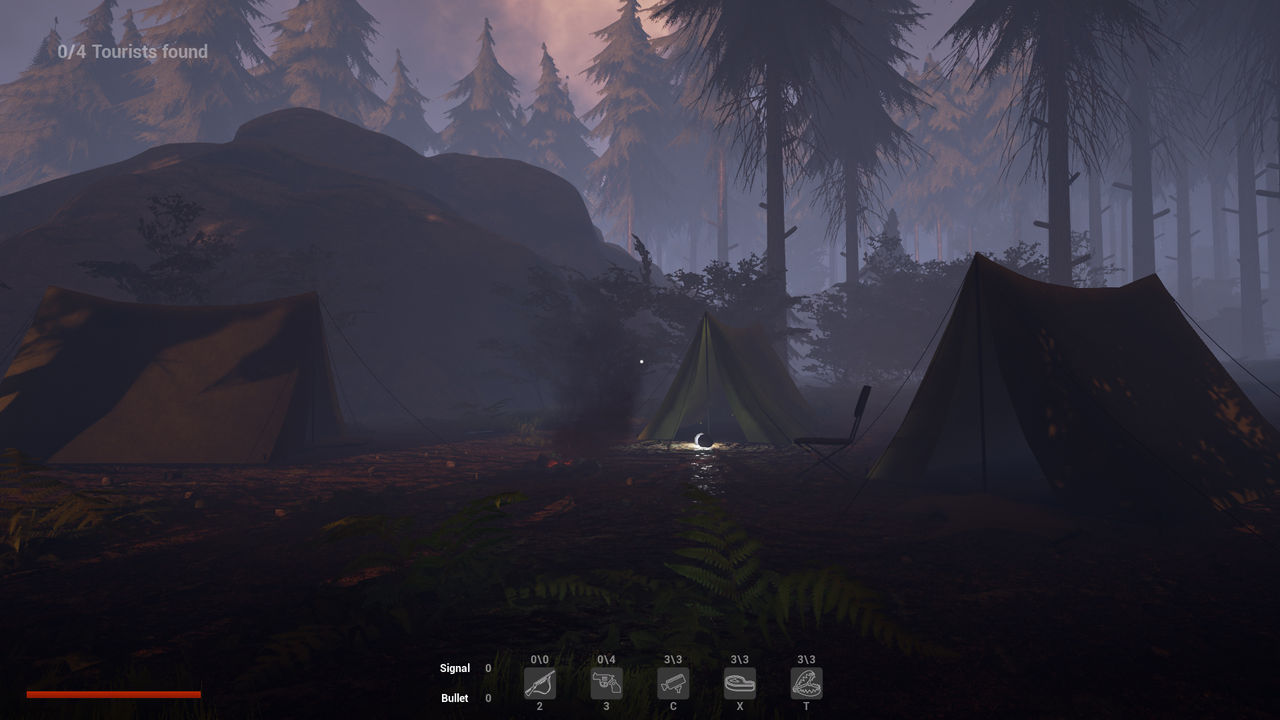
Task: Select the camera item bound to C
Action: pyautogui.click(x=672, y=683)
